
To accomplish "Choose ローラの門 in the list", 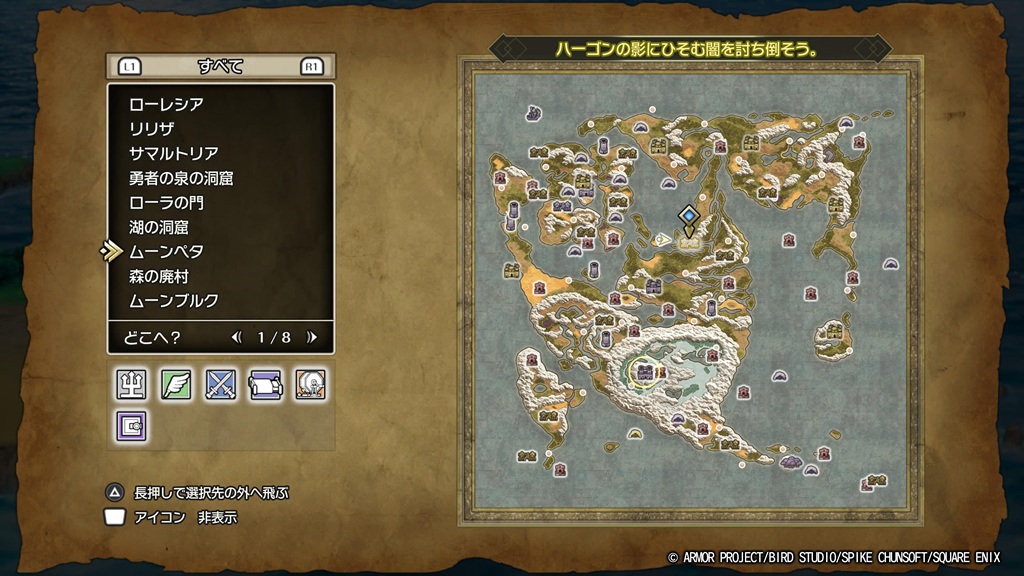I will coord(166,202).
